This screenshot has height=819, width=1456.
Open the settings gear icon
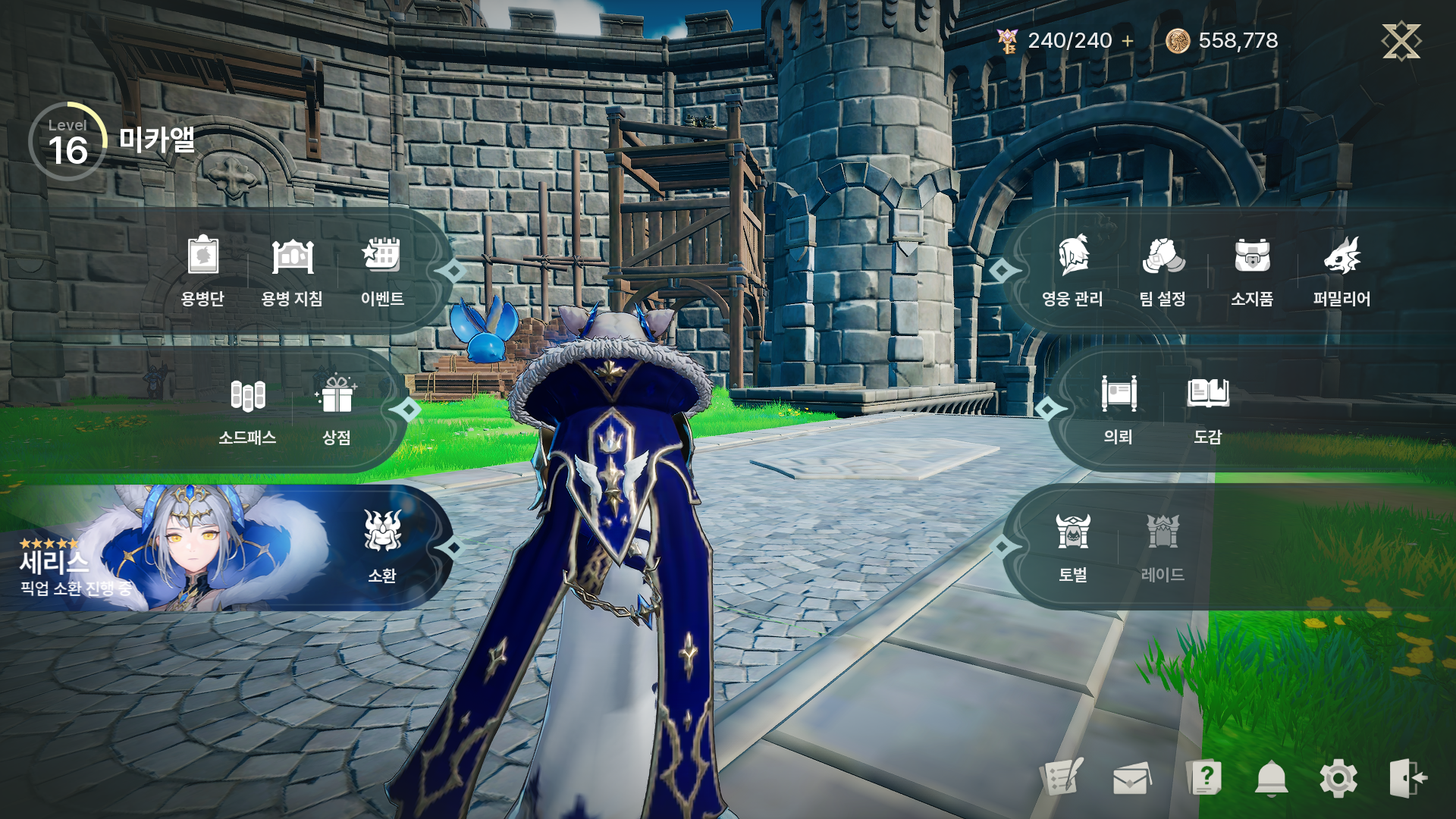[x=1338, y=778]
